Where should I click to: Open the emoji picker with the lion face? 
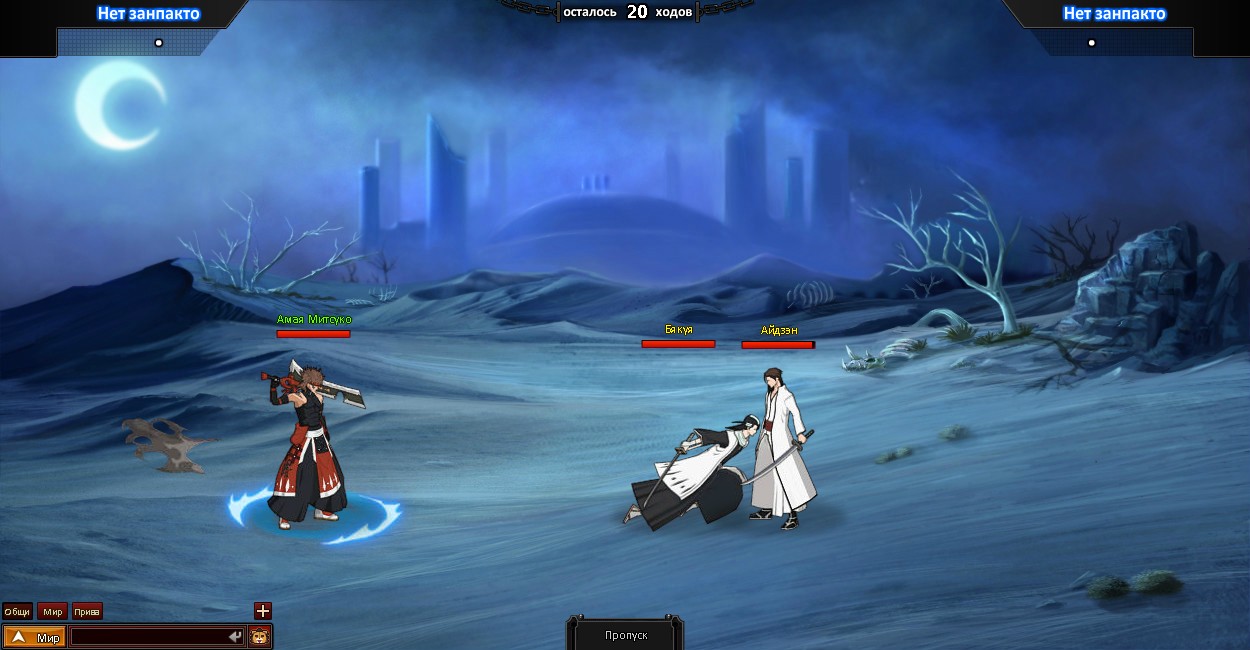click(260, 637)
